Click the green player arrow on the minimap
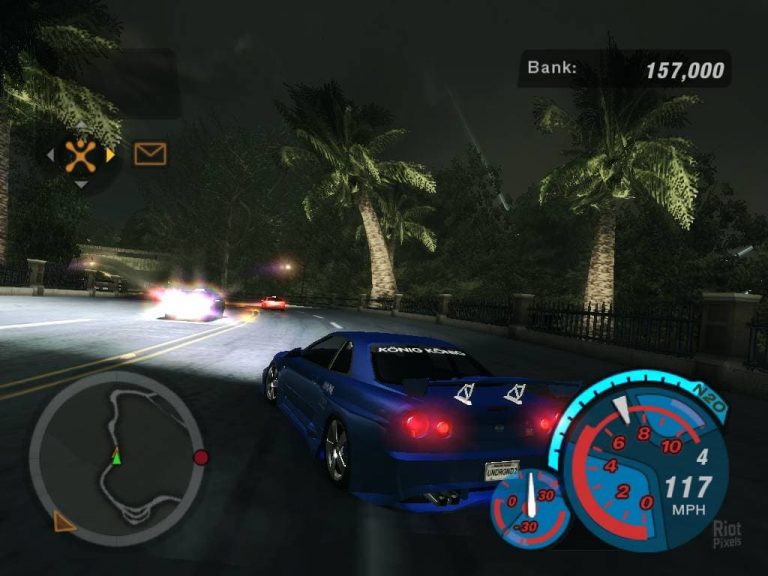 click(116, 456)
